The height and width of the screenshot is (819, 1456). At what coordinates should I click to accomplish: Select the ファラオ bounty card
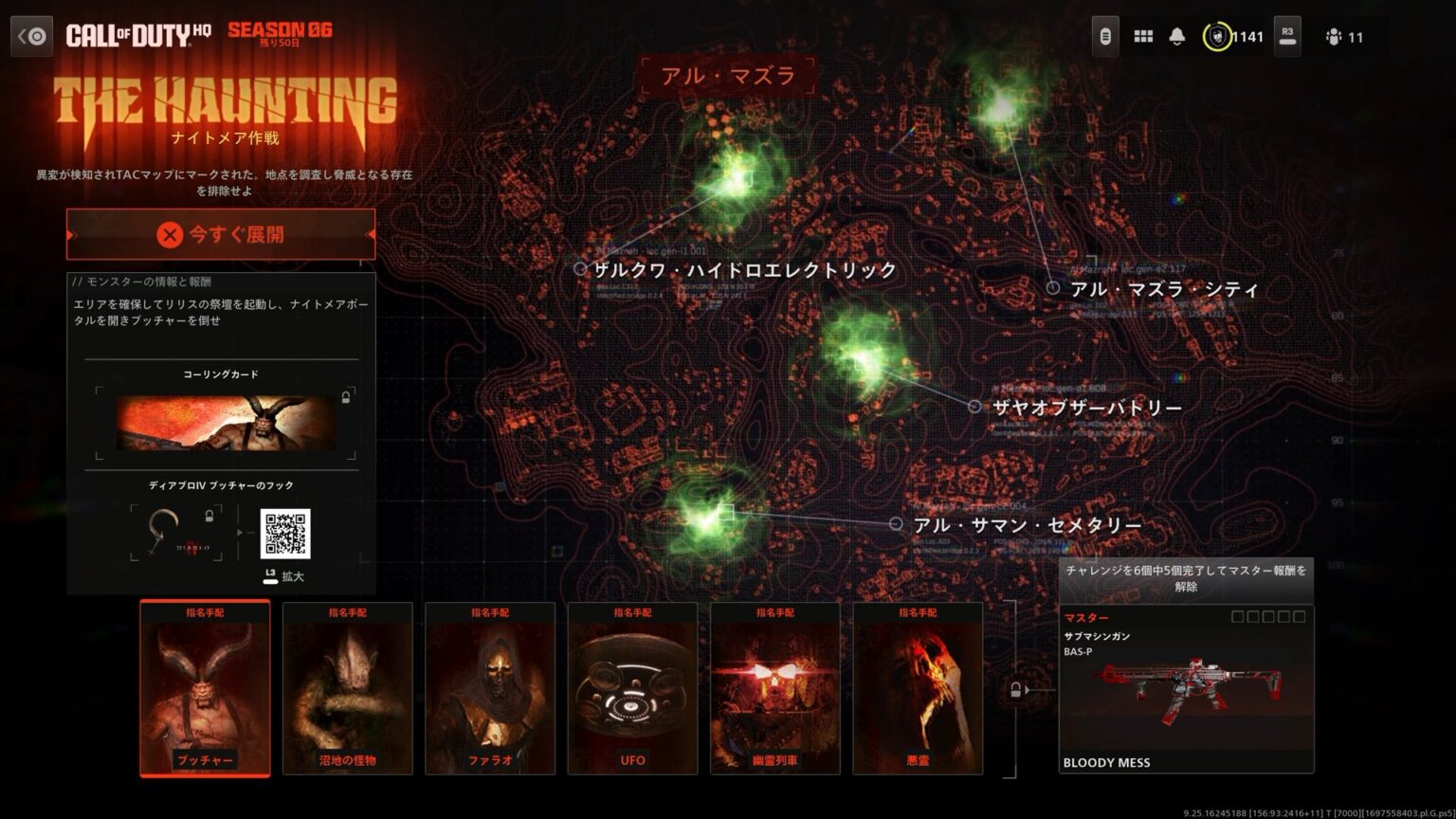490,690
